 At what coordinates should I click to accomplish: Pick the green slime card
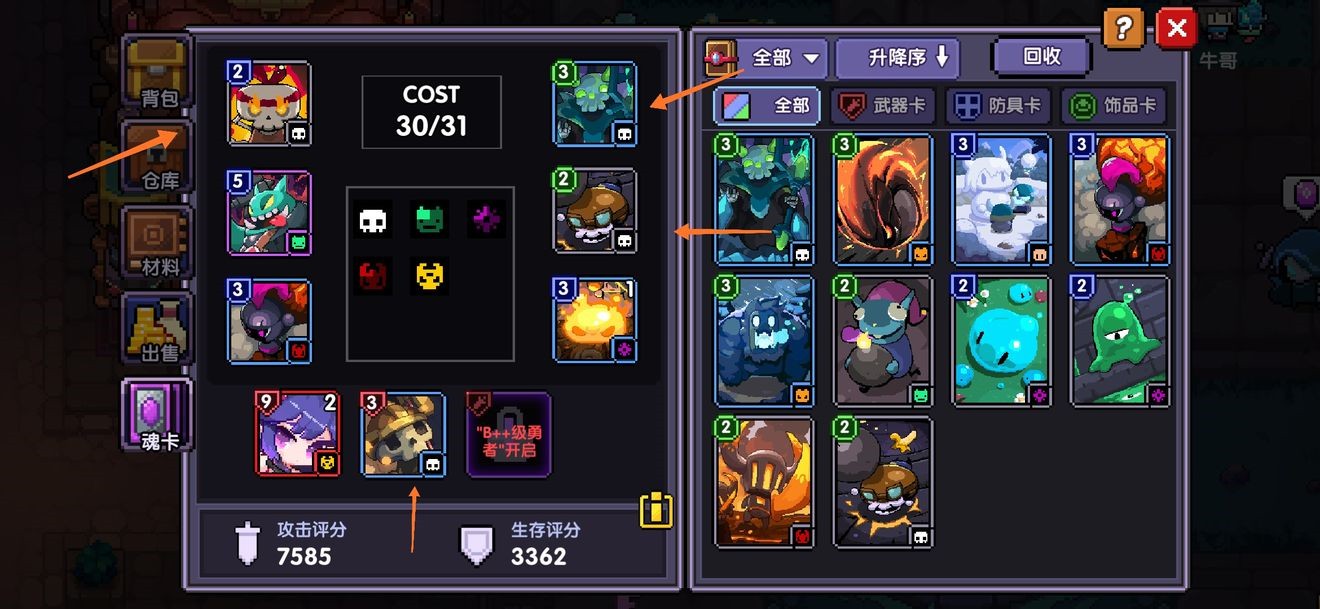1119,341
